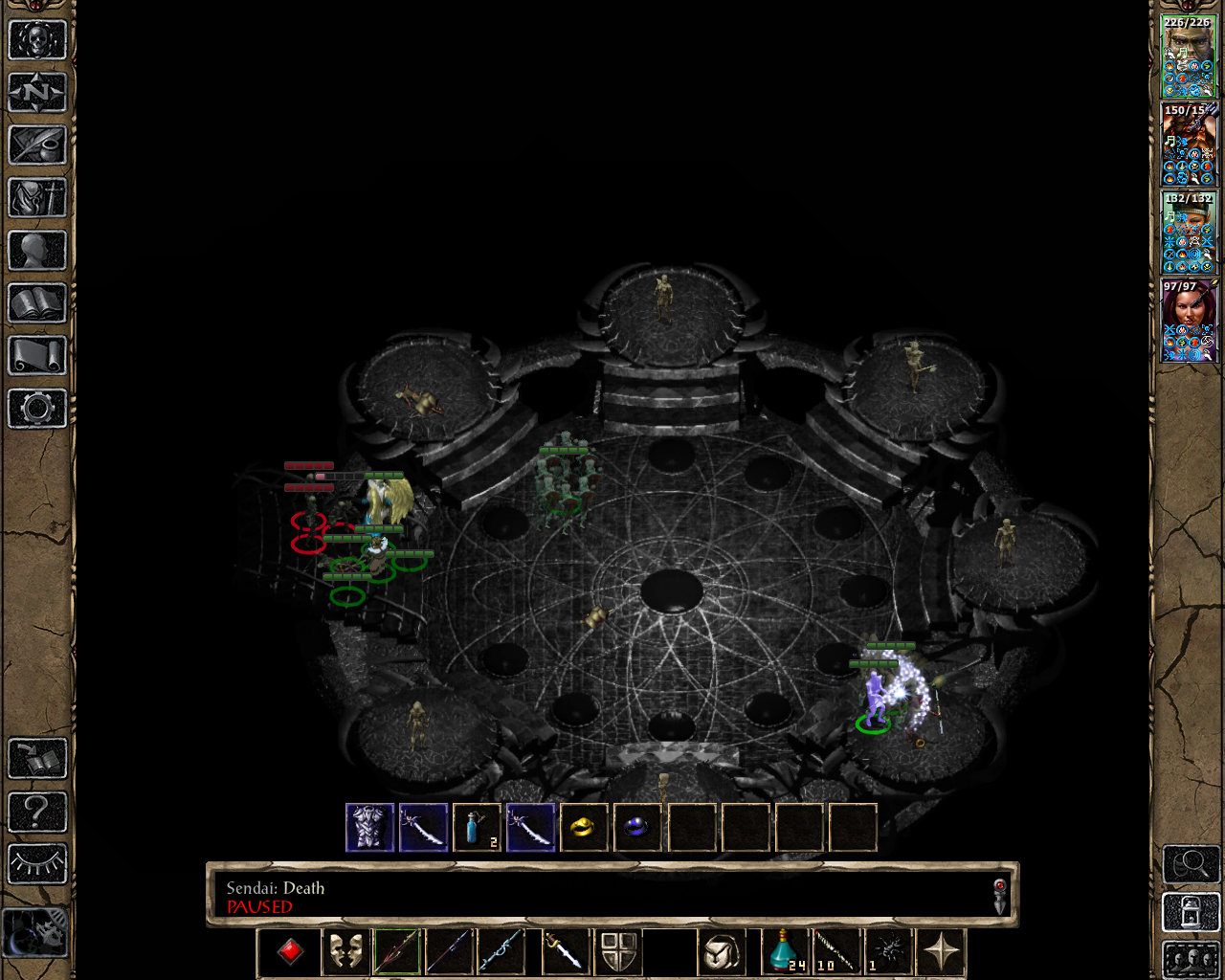This screenshot has width=1225, height=980.
Task: Open the journal quill icon
Action: (x=36, y=145)
